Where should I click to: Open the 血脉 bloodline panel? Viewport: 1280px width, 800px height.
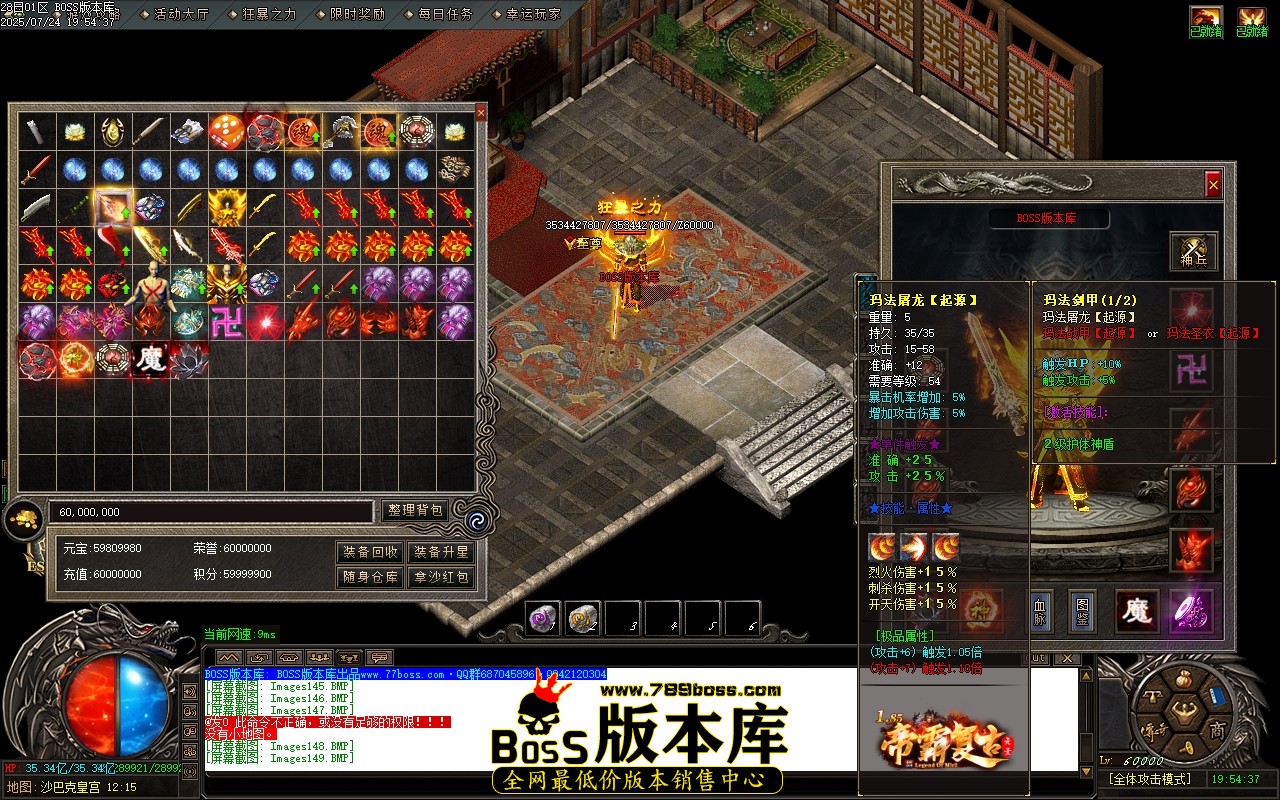pos(1040,613)
